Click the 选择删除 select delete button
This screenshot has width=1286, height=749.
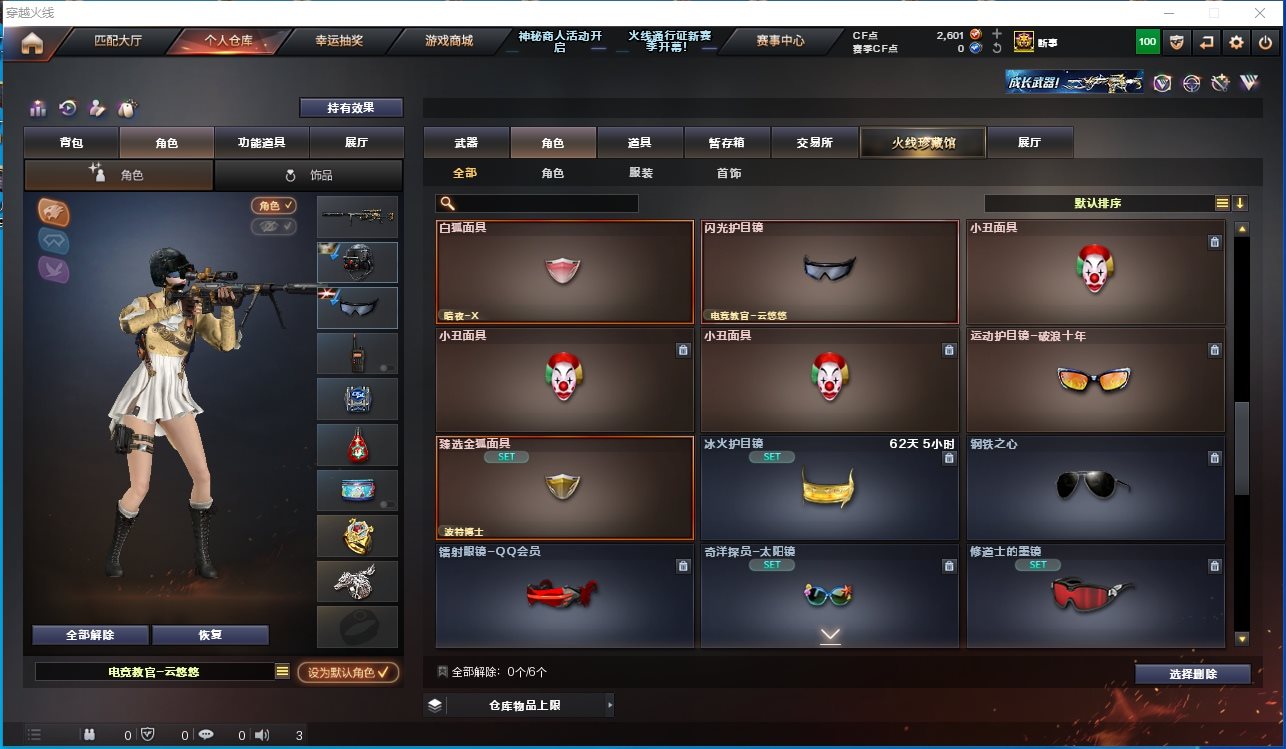pos(1192,674)
